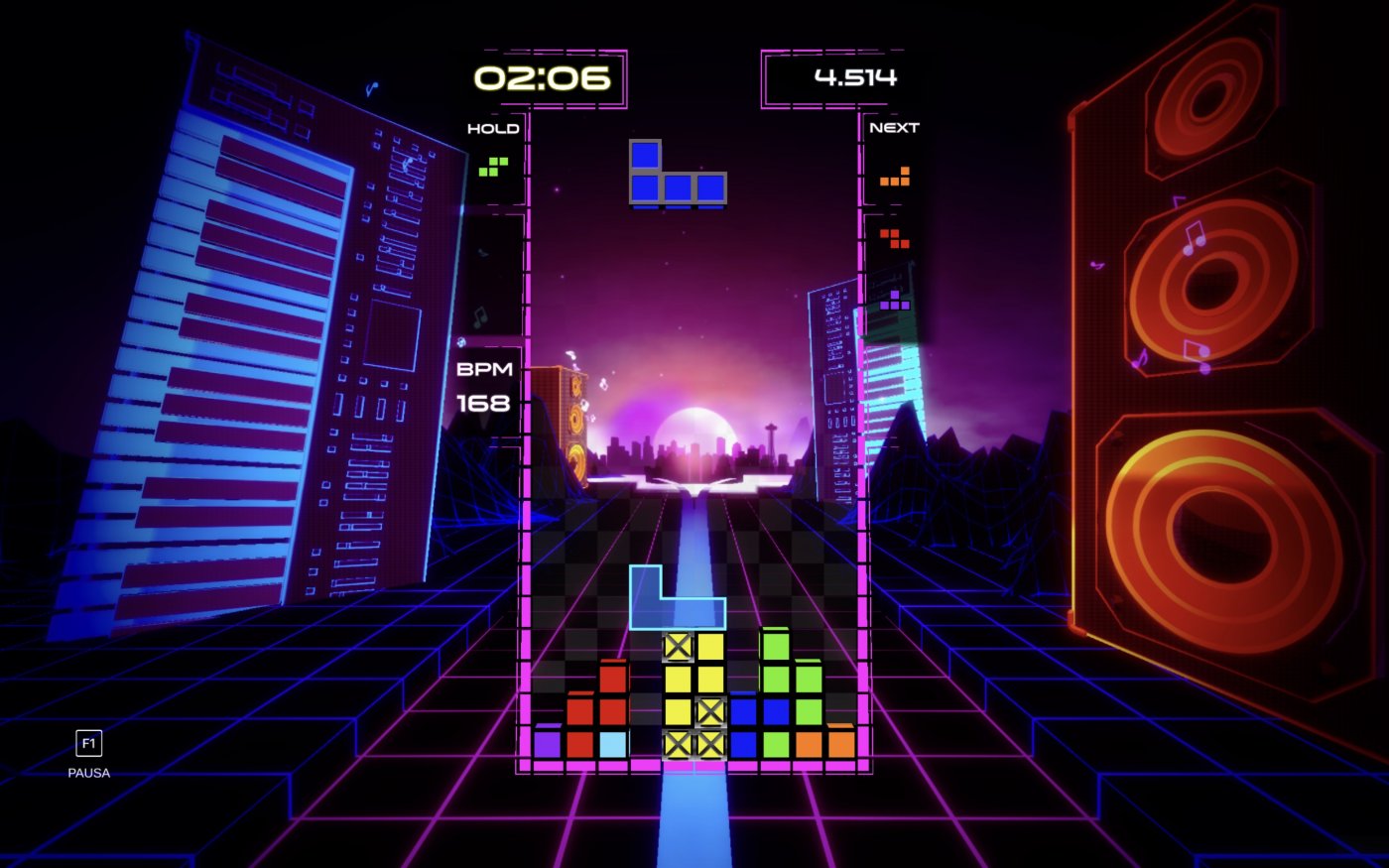The image size is (1389, 868).
Task: Select the red Z-piece in the NEXT queue
Action: (x=896, y=238)
